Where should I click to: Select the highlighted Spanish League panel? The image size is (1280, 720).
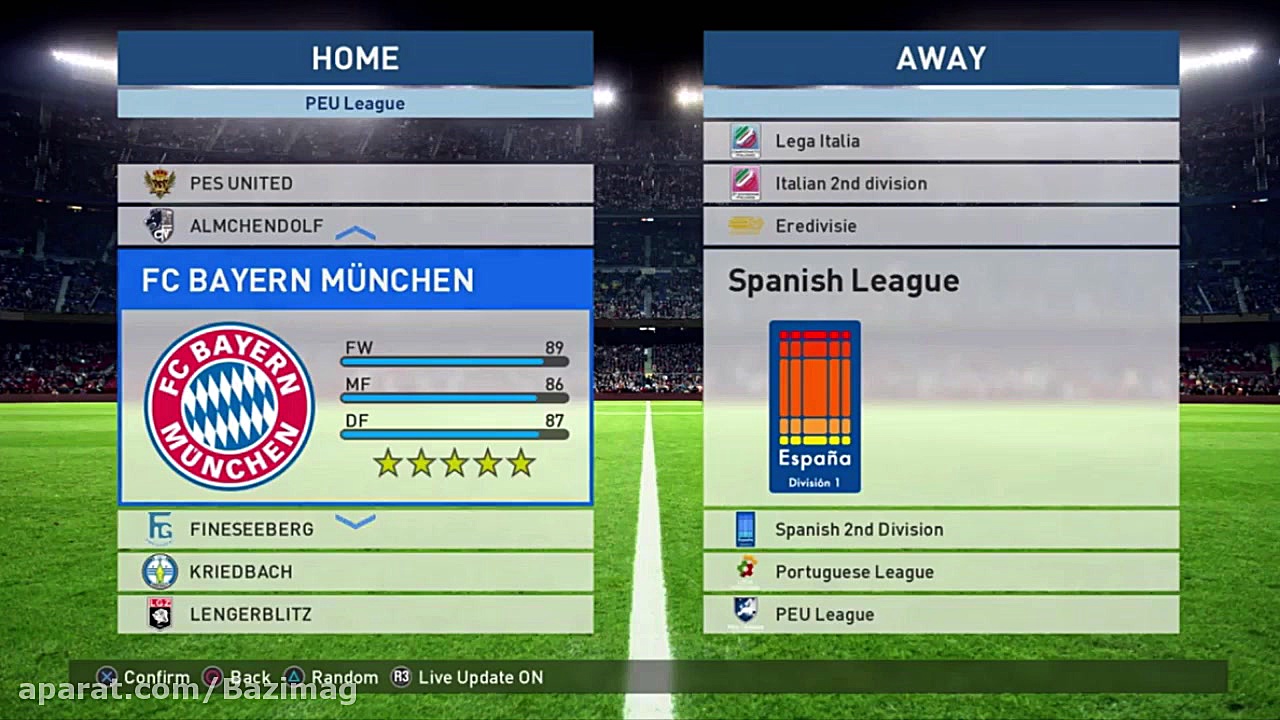pos(940,375)
